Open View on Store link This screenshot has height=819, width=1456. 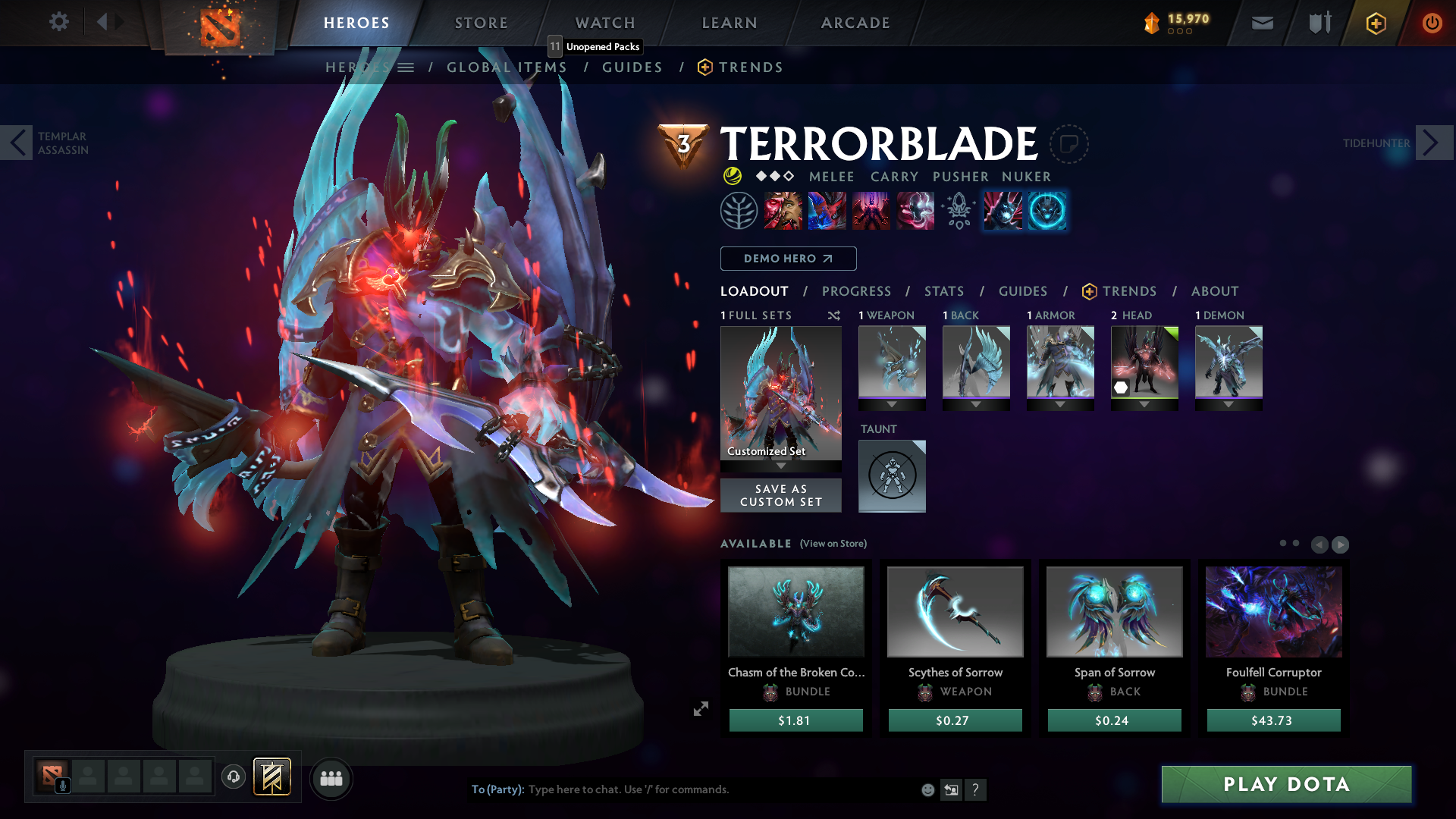point(833,544)
